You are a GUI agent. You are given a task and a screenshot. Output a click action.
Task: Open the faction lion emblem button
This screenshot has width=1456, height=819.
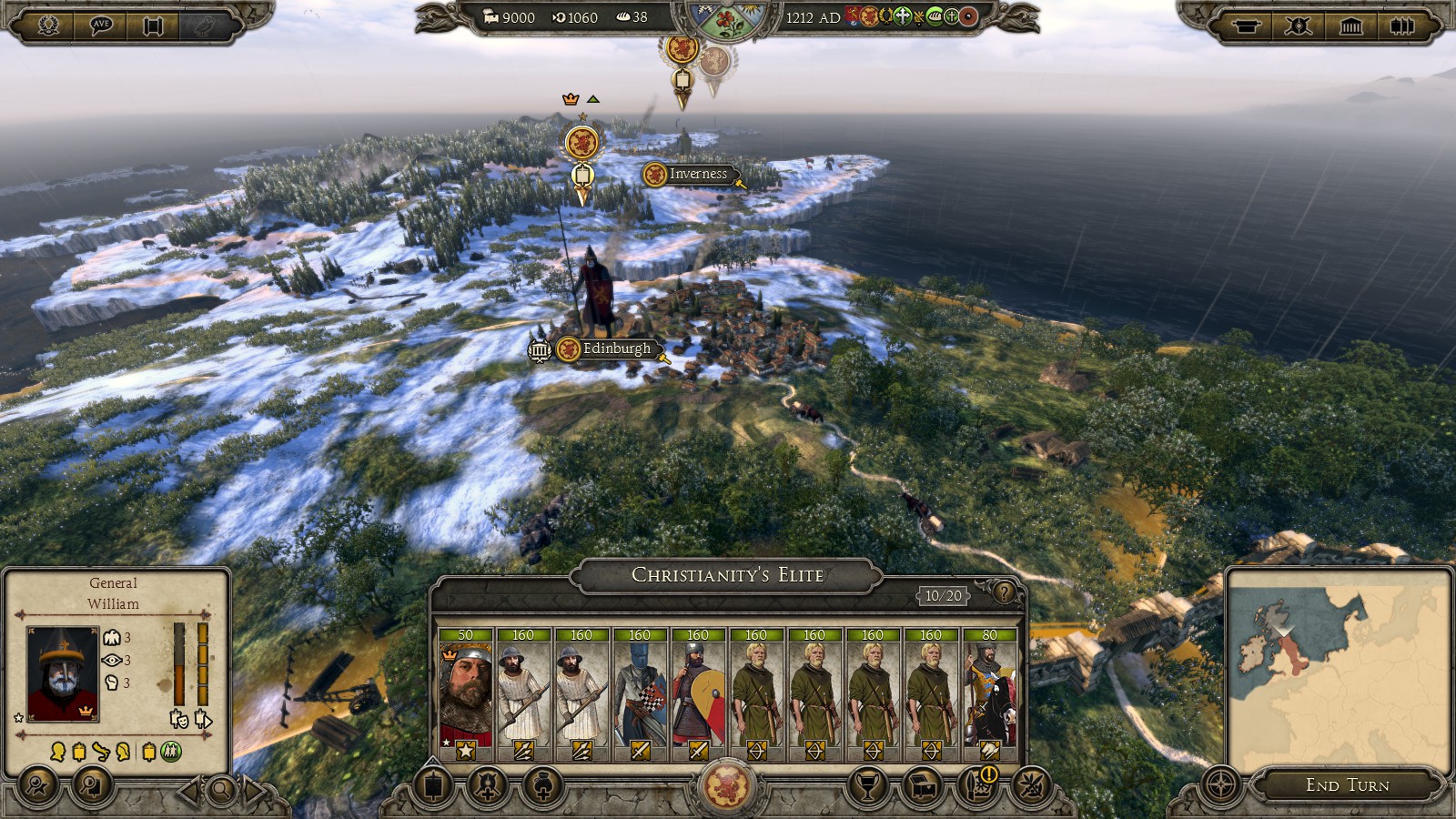click(x=727, y=784)
